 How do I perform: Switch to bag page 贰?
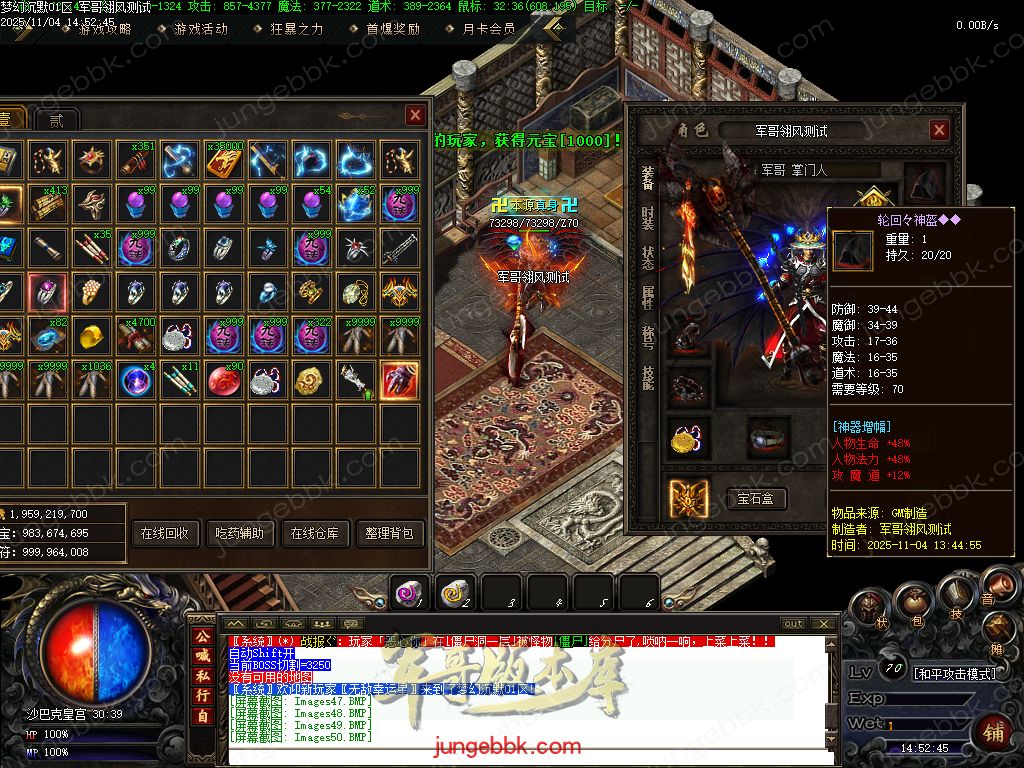56,120
